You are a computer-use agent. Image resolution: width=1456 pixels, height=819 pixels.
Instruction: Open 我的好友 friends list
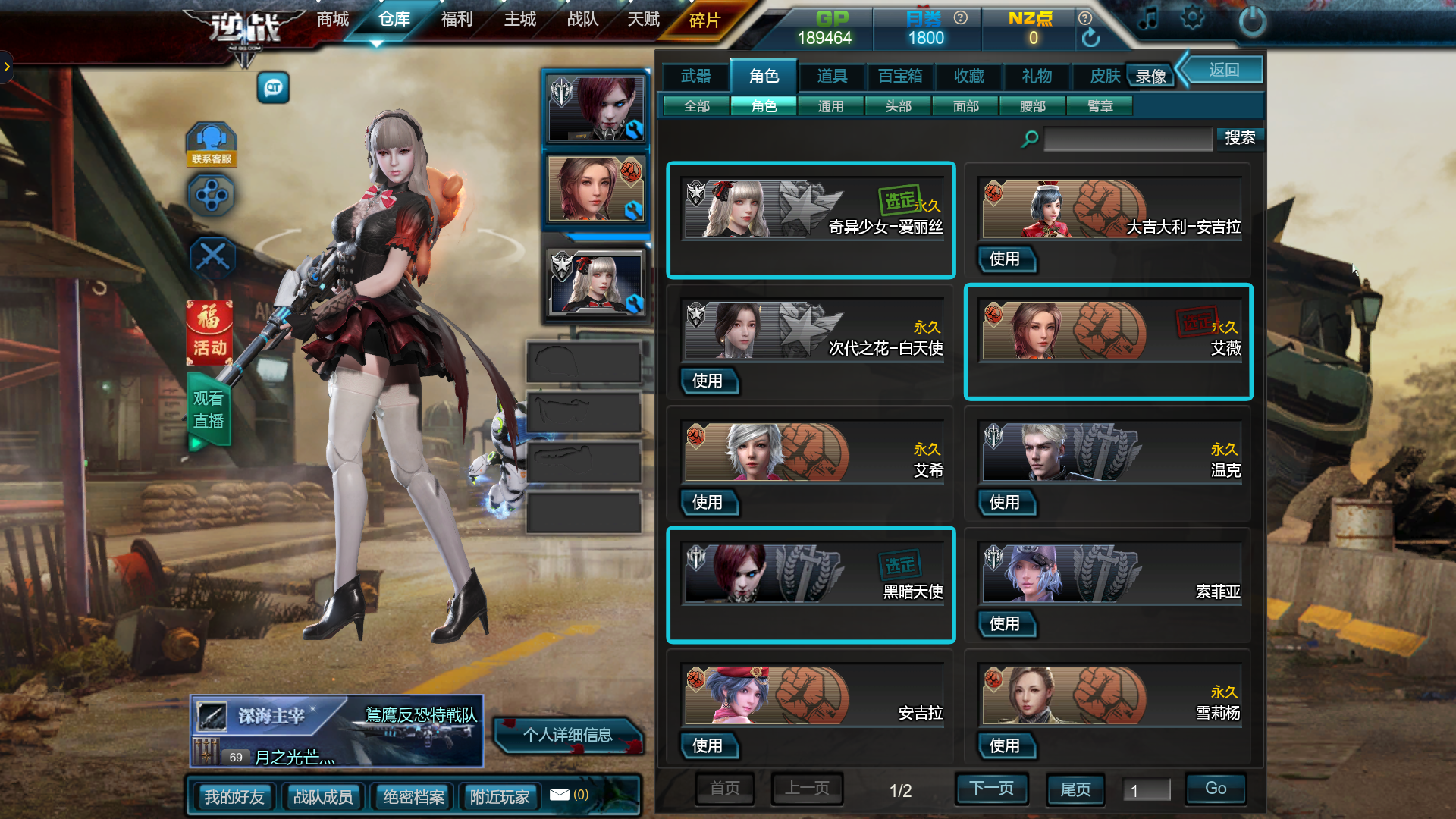coord(234,797)
